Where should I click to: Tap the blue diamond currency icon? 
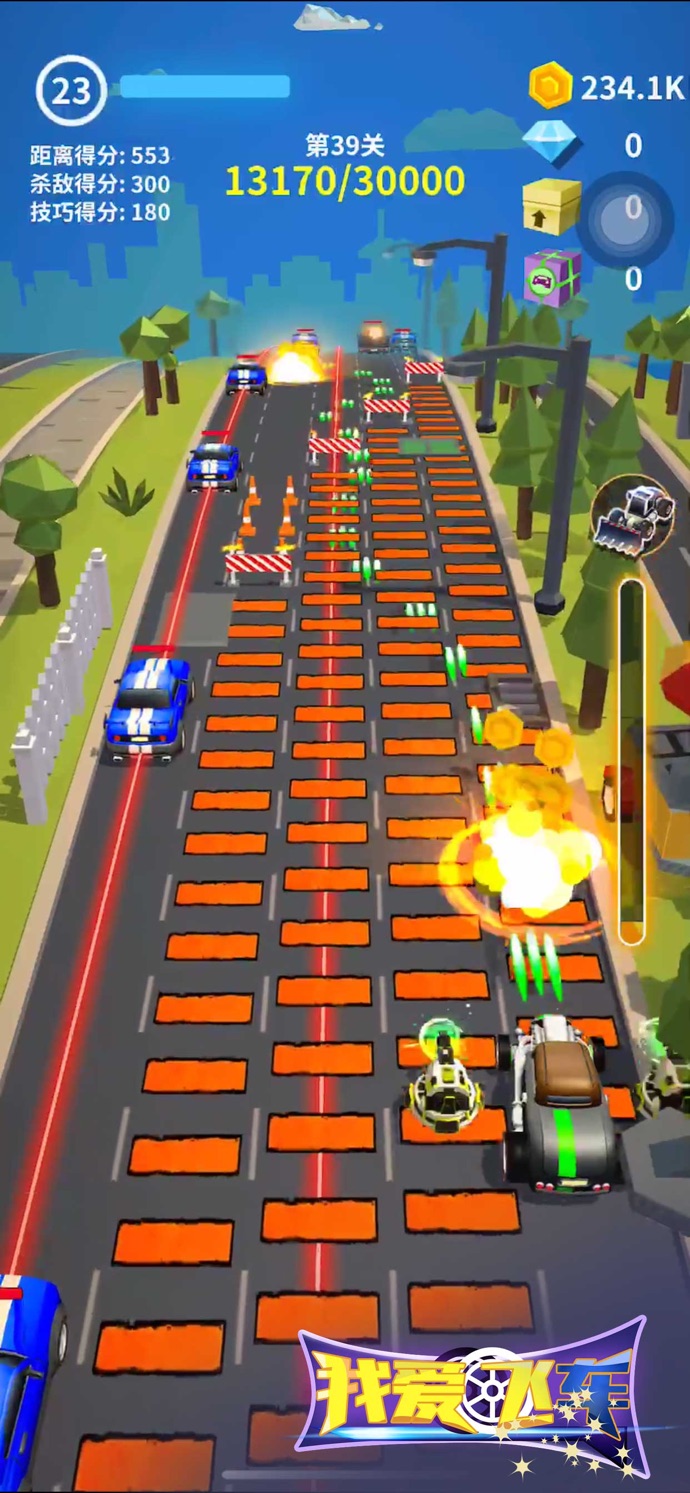click(x=552, y=144)
